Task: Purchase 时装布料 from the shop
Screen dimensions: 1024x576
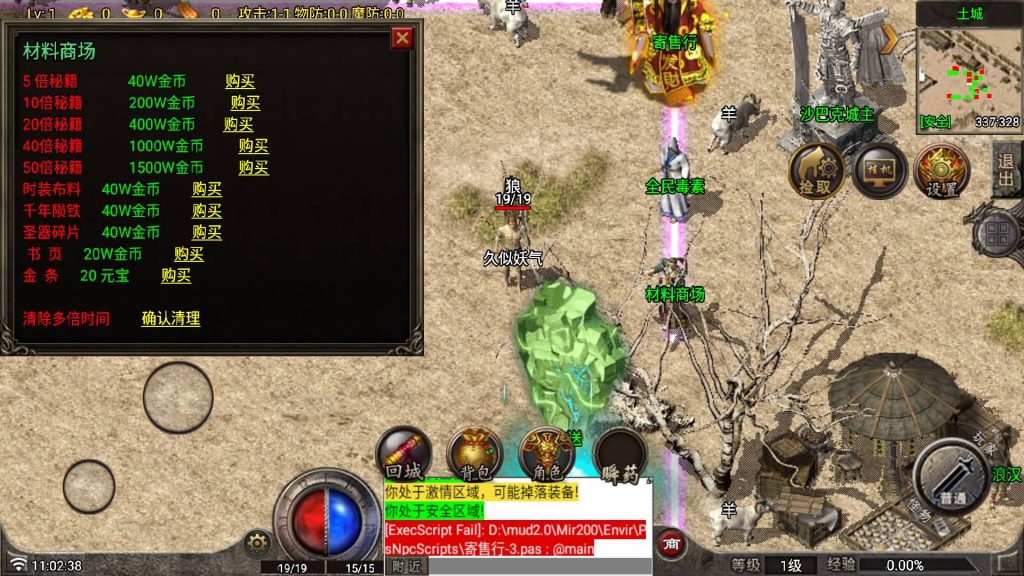Action: pos(207,189)
